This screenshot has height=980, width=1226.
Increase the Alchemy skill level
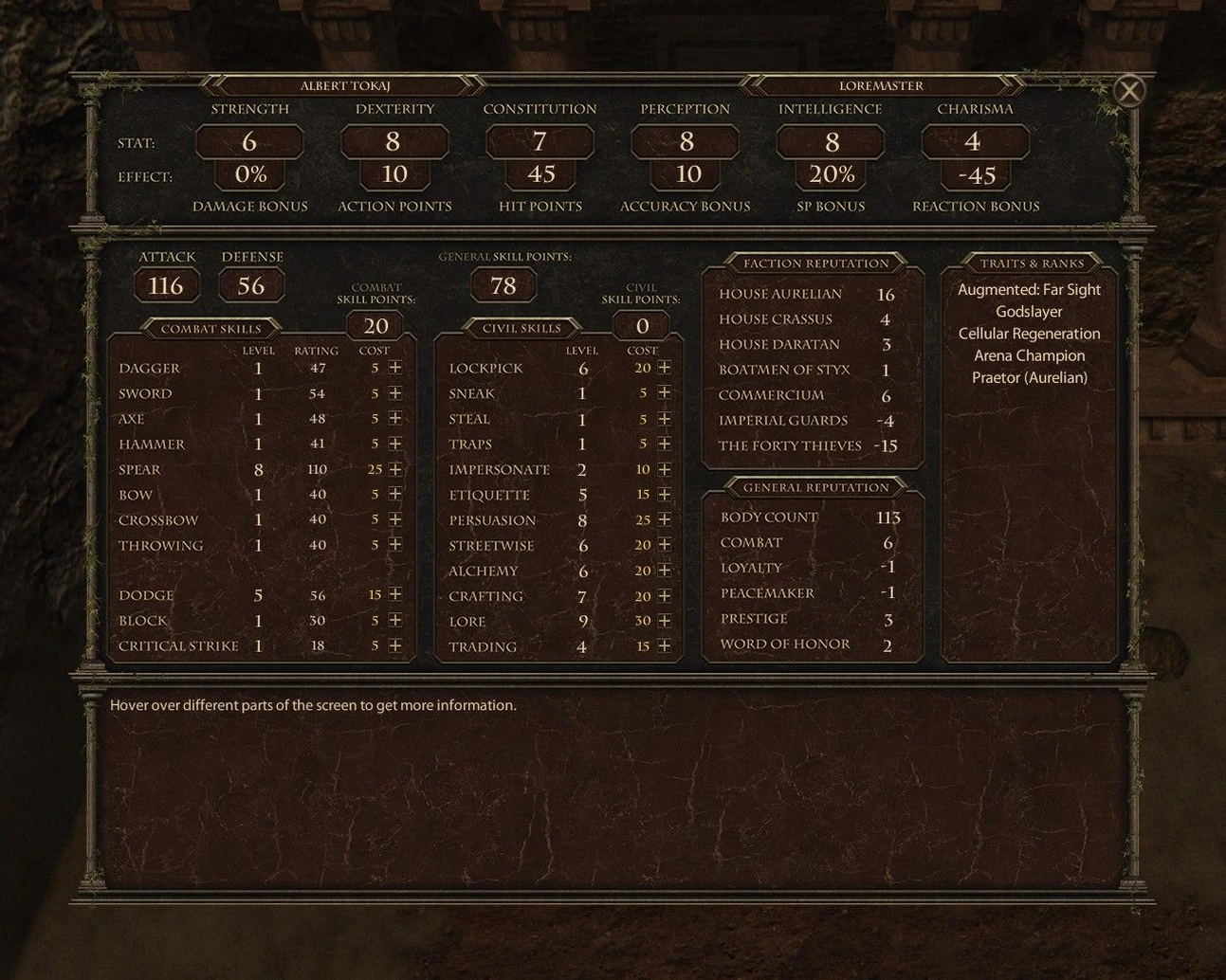tap(664, 571)
